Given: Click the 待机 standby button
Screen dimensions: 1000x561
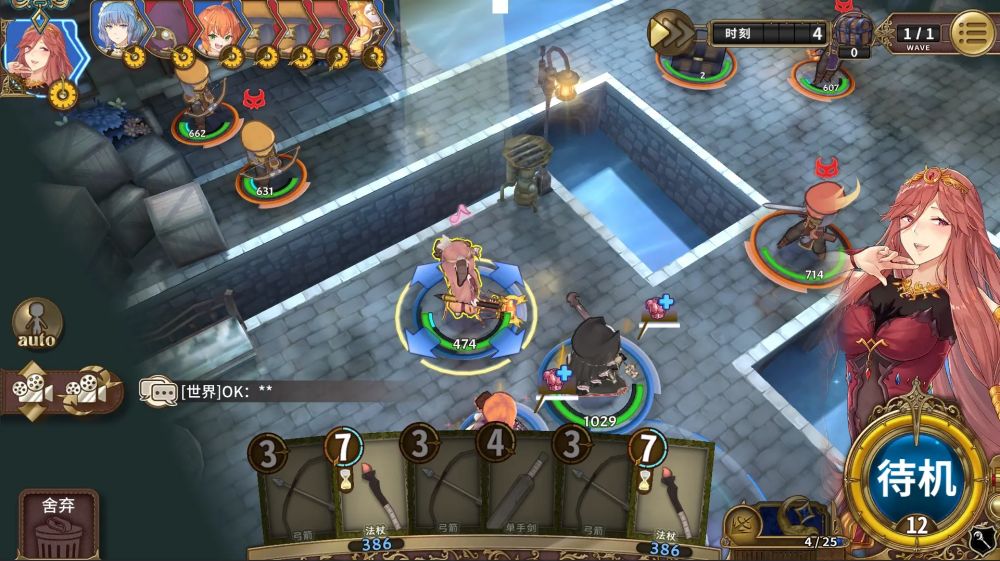Looking at the screenshot, I should pos(918,477).
